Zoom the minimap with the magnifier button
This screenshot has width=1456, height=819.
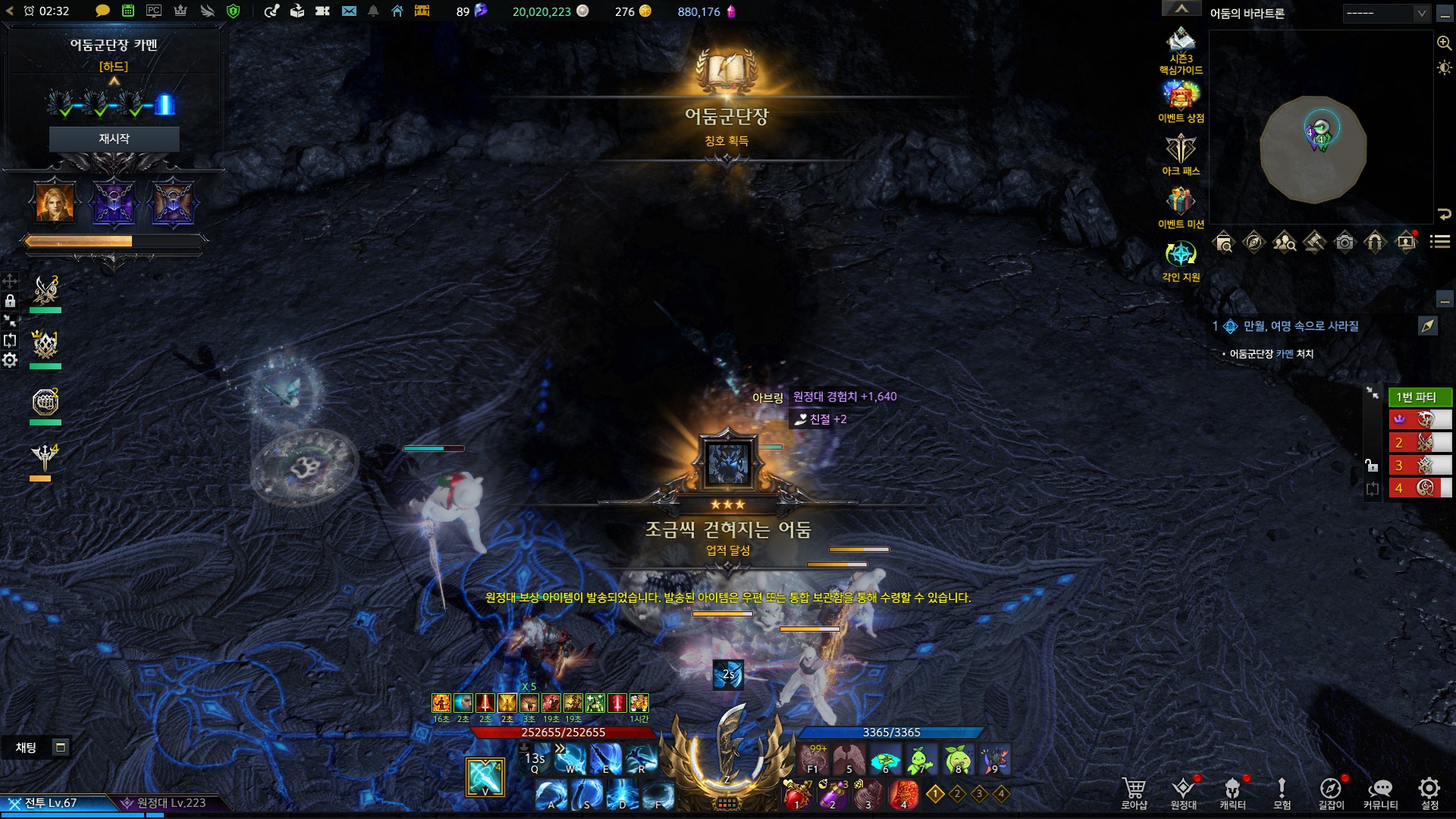pyautogui.click(x=1444, y=43)
